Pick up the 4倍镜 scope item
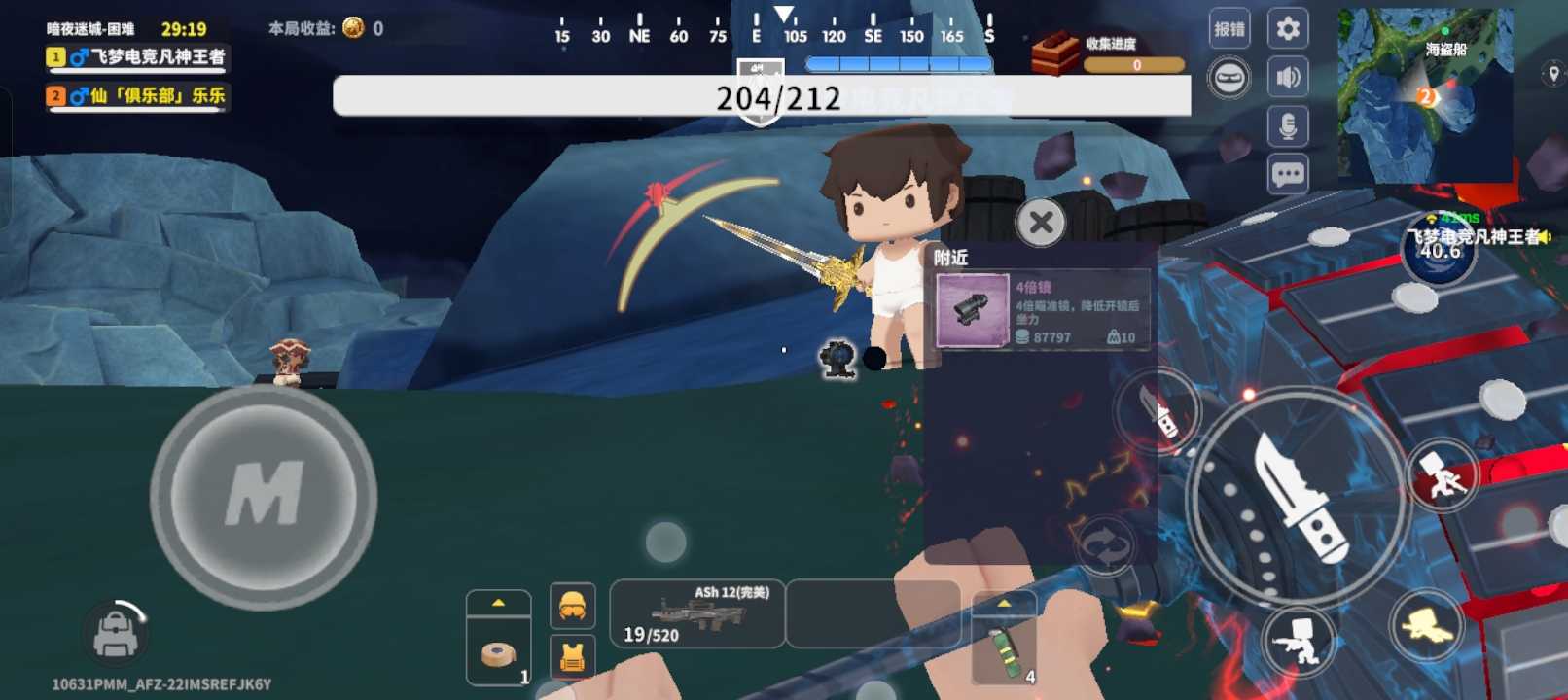 (x=1042, y=310)
